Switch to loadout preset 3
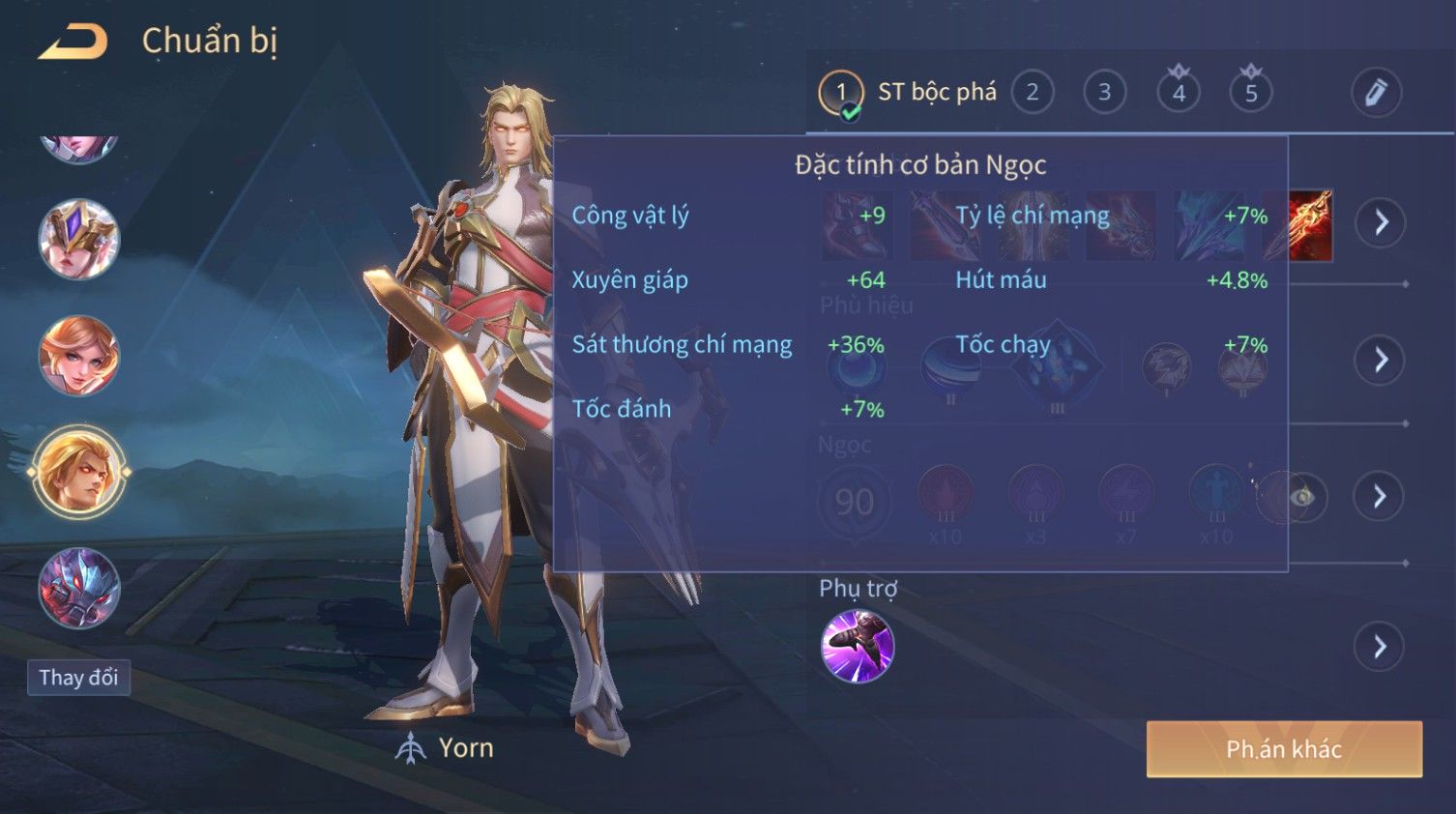The image size is (1456, 814). coord(1104,93)
